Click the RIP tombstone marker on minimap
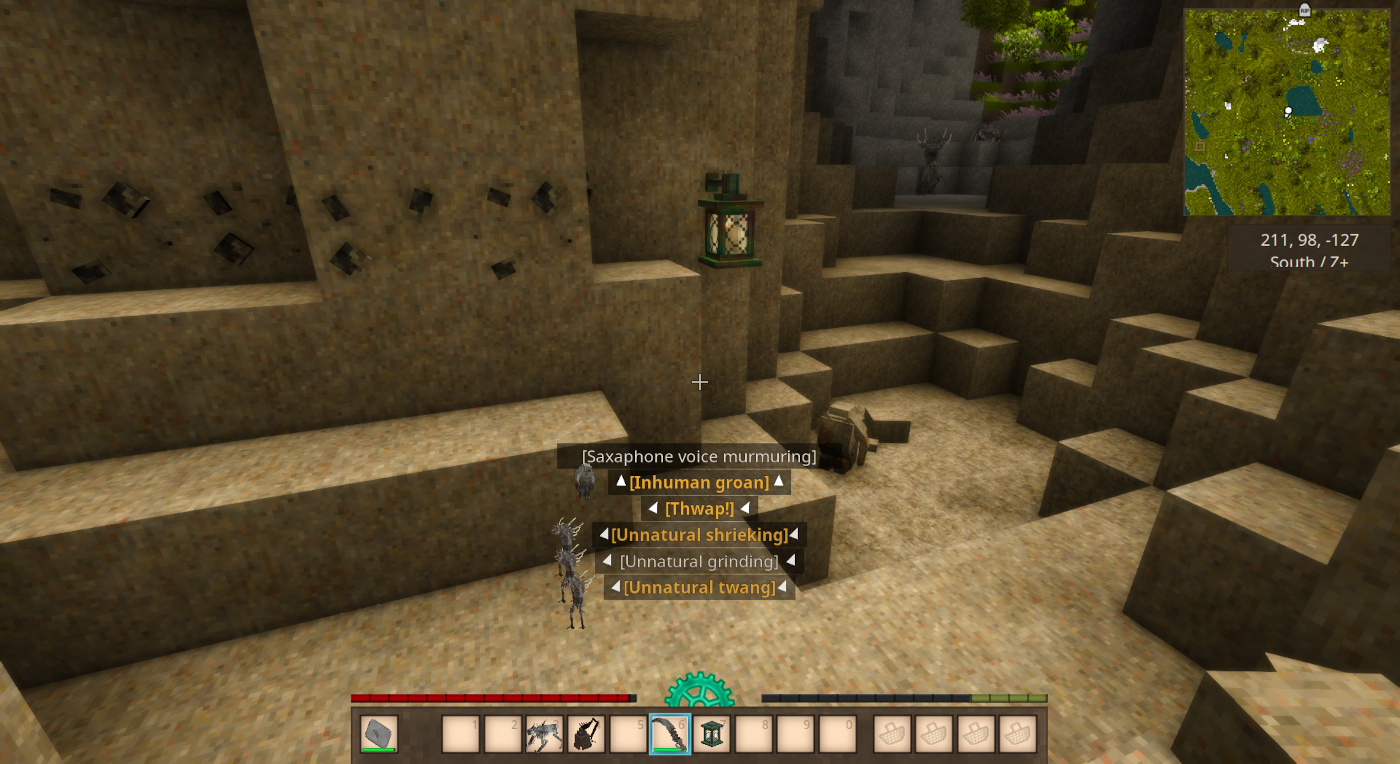The height and width of the screenshot is (764, 1400). [1304, 10]
